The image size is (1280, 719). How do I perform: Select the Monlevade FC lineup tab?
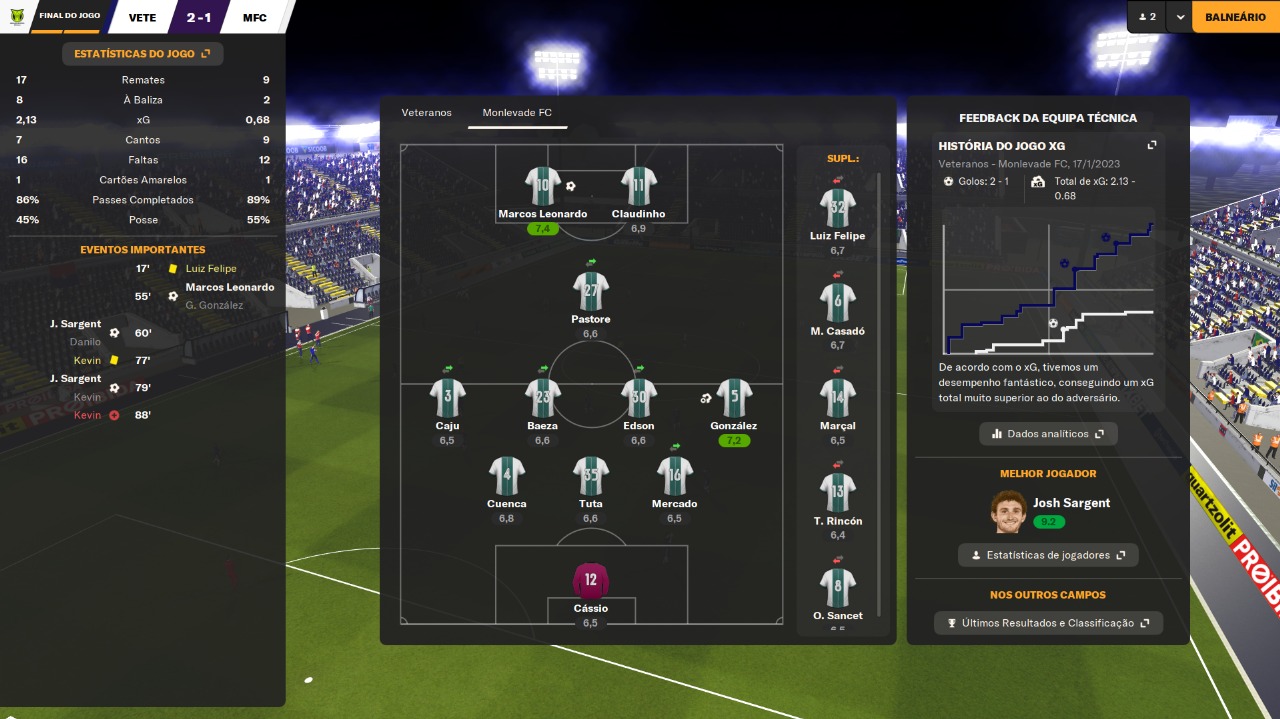(x=517, y=113)
